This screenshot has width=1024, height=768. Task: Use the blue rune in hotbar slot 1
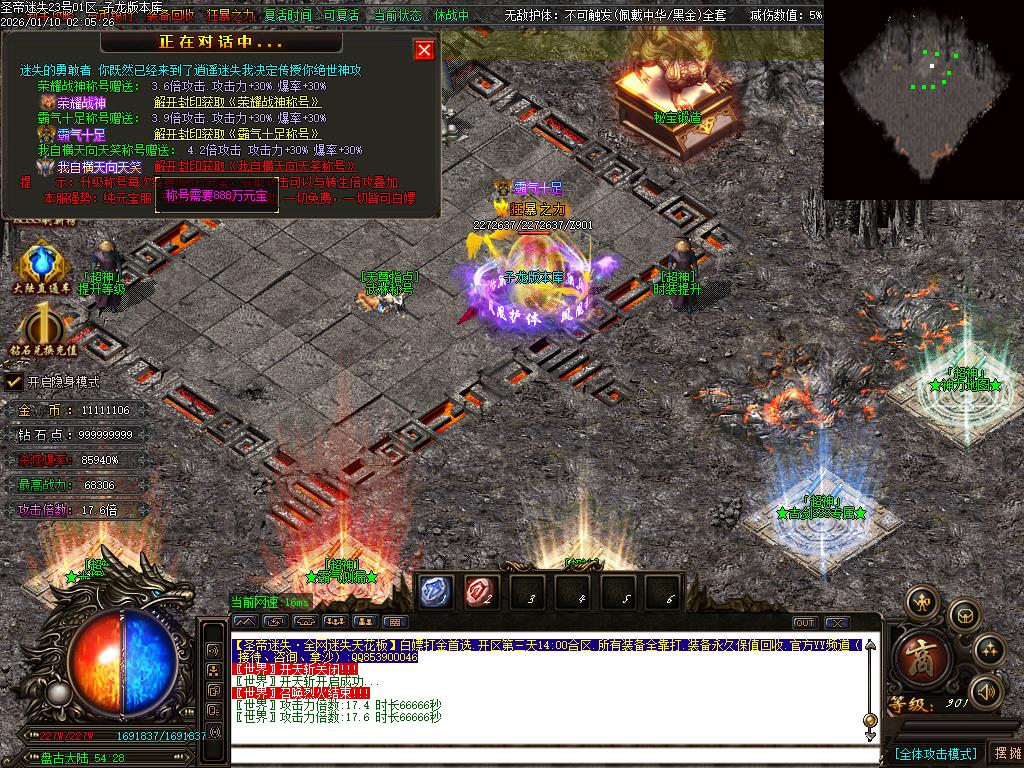(436, 592)
